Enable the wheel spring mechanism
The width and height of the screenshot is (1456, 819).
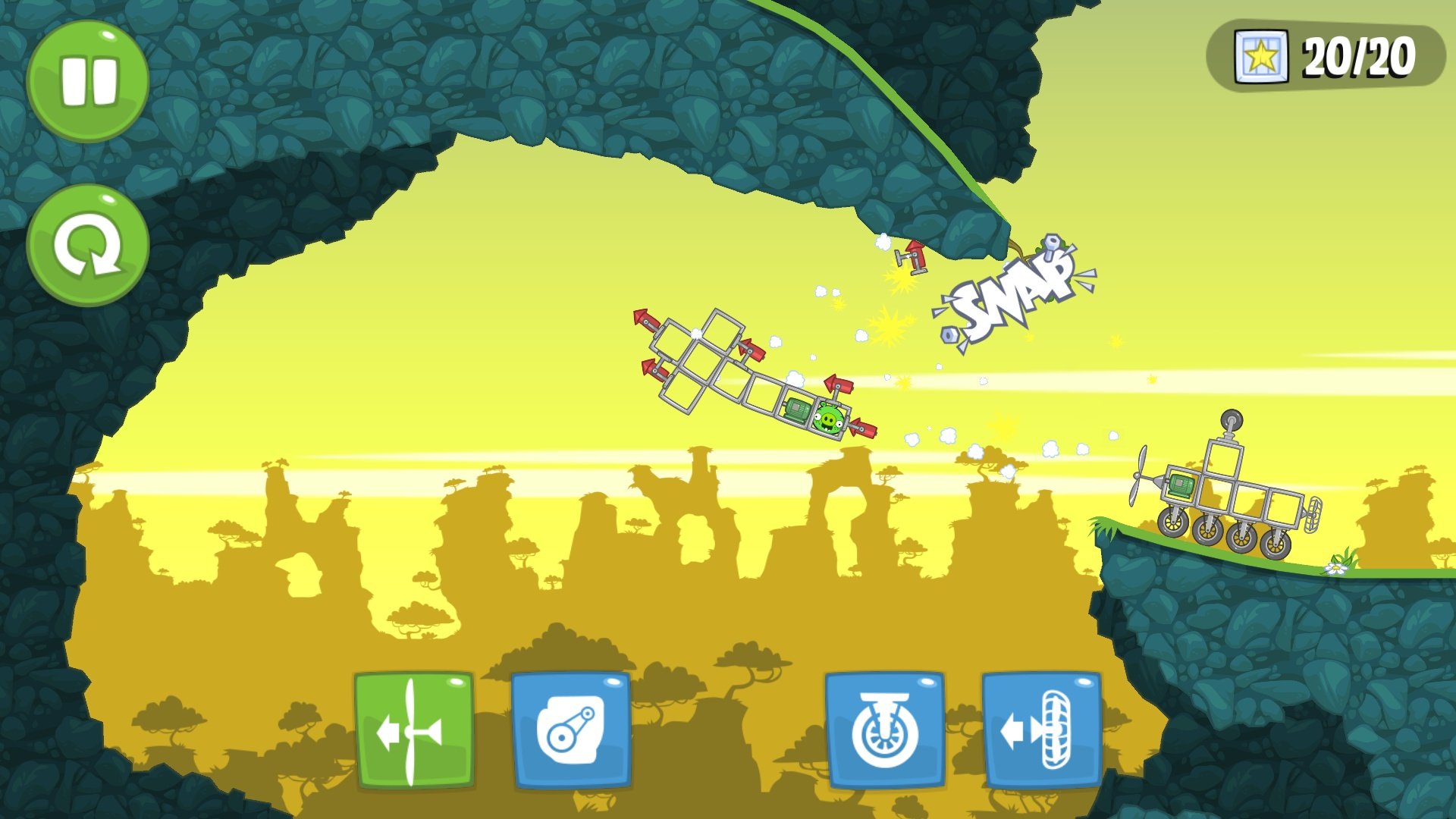click(x=884, y=730)
